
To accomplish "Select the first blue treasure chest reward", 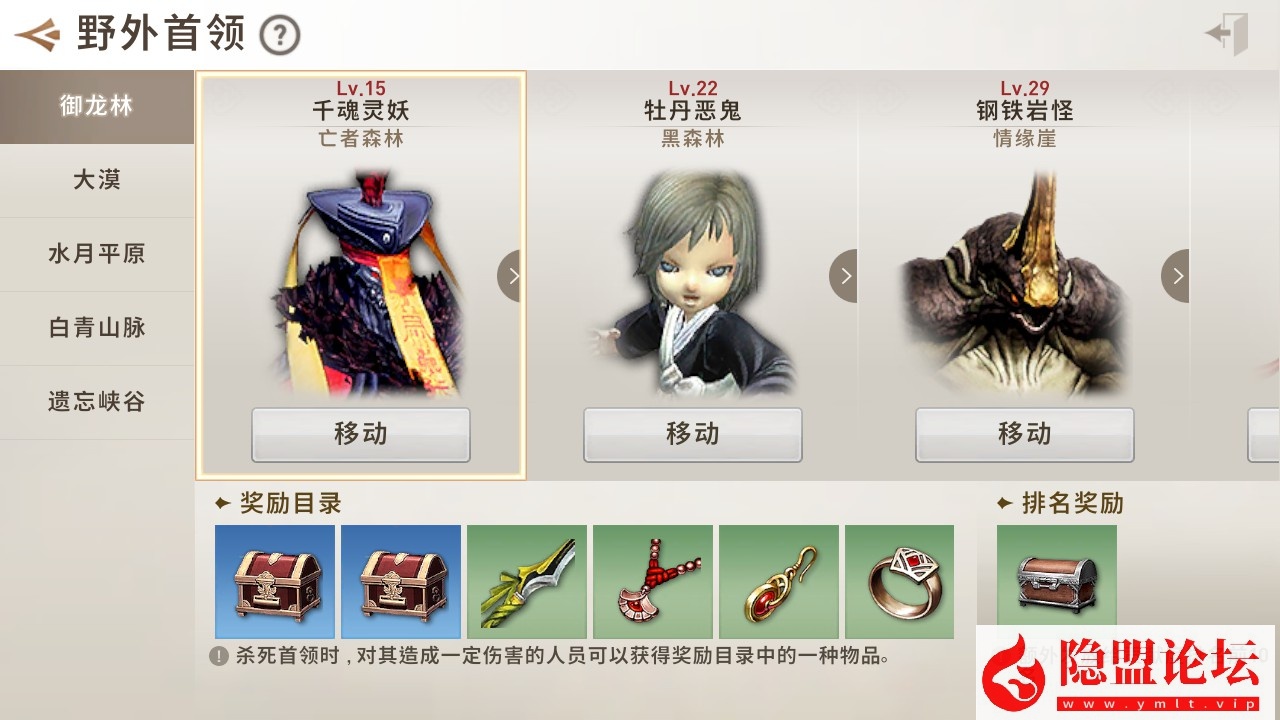I will [x=274, y=582].
